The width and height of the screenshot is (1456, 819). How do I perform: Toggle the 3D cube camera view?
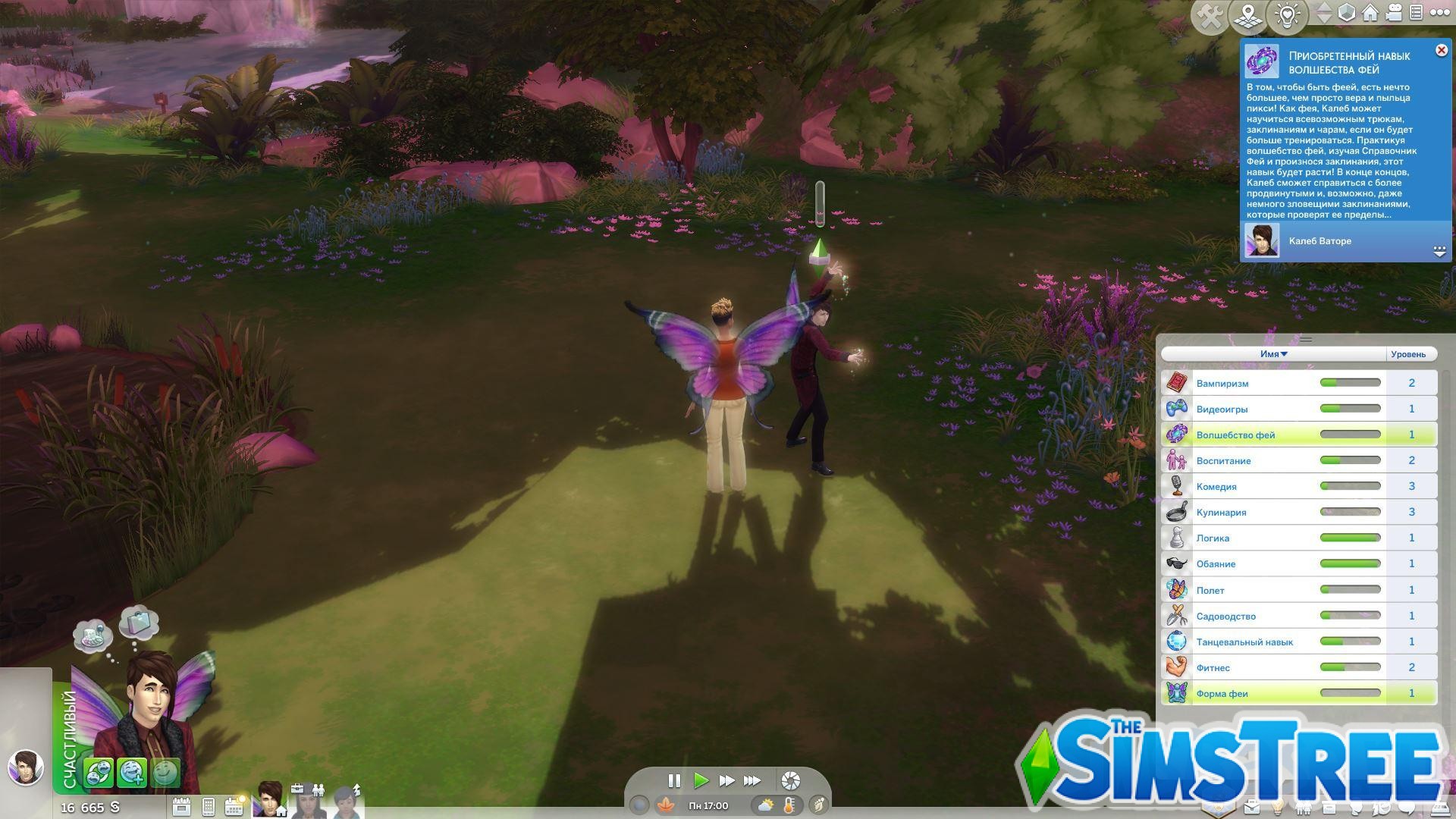click(1346, 12)
